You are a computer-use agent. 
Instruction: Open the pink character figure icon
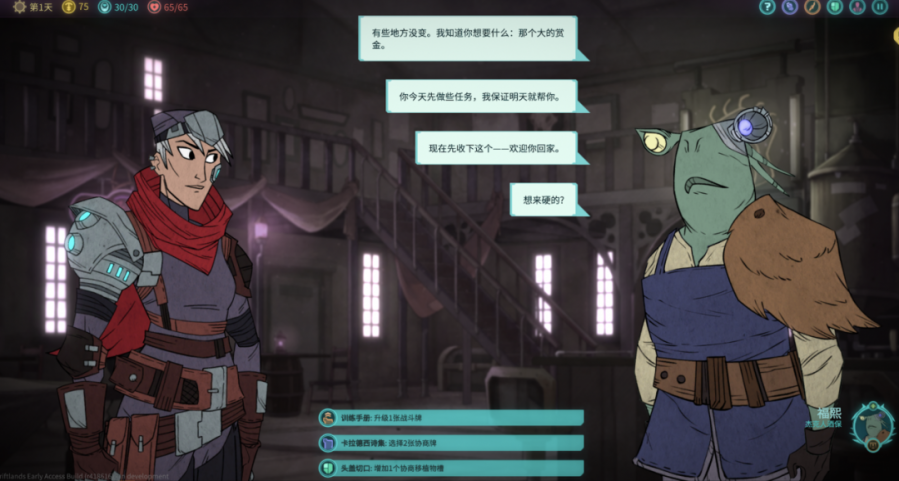click(x=857, y=7)
